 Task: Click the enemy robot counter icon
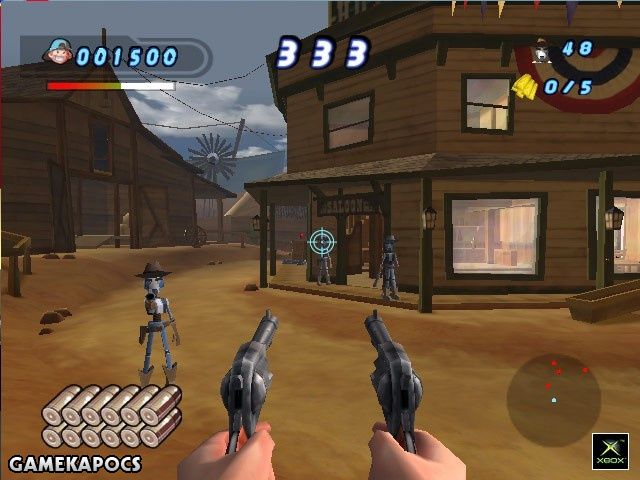pyautogui.click(x=541, y=49)
